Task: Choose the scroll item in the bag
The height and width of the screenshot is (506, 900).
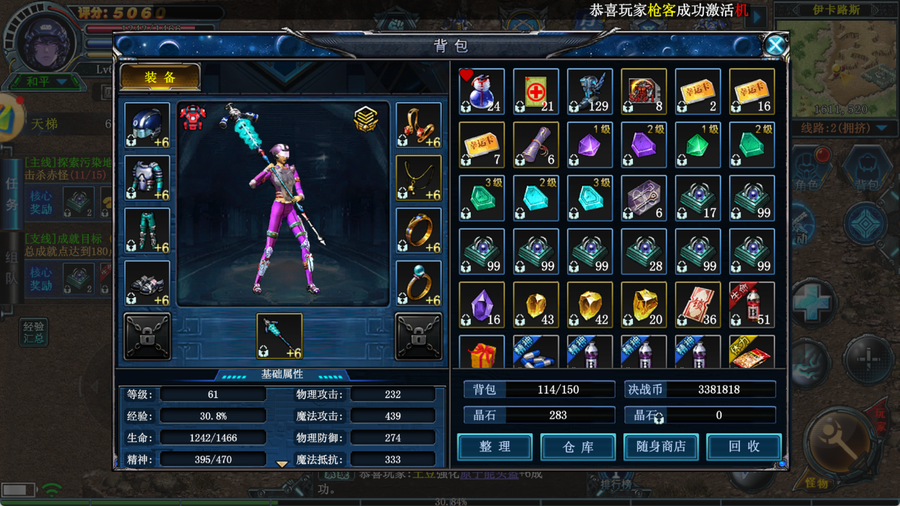Action: pyautogui.click(x=536, y=145)
